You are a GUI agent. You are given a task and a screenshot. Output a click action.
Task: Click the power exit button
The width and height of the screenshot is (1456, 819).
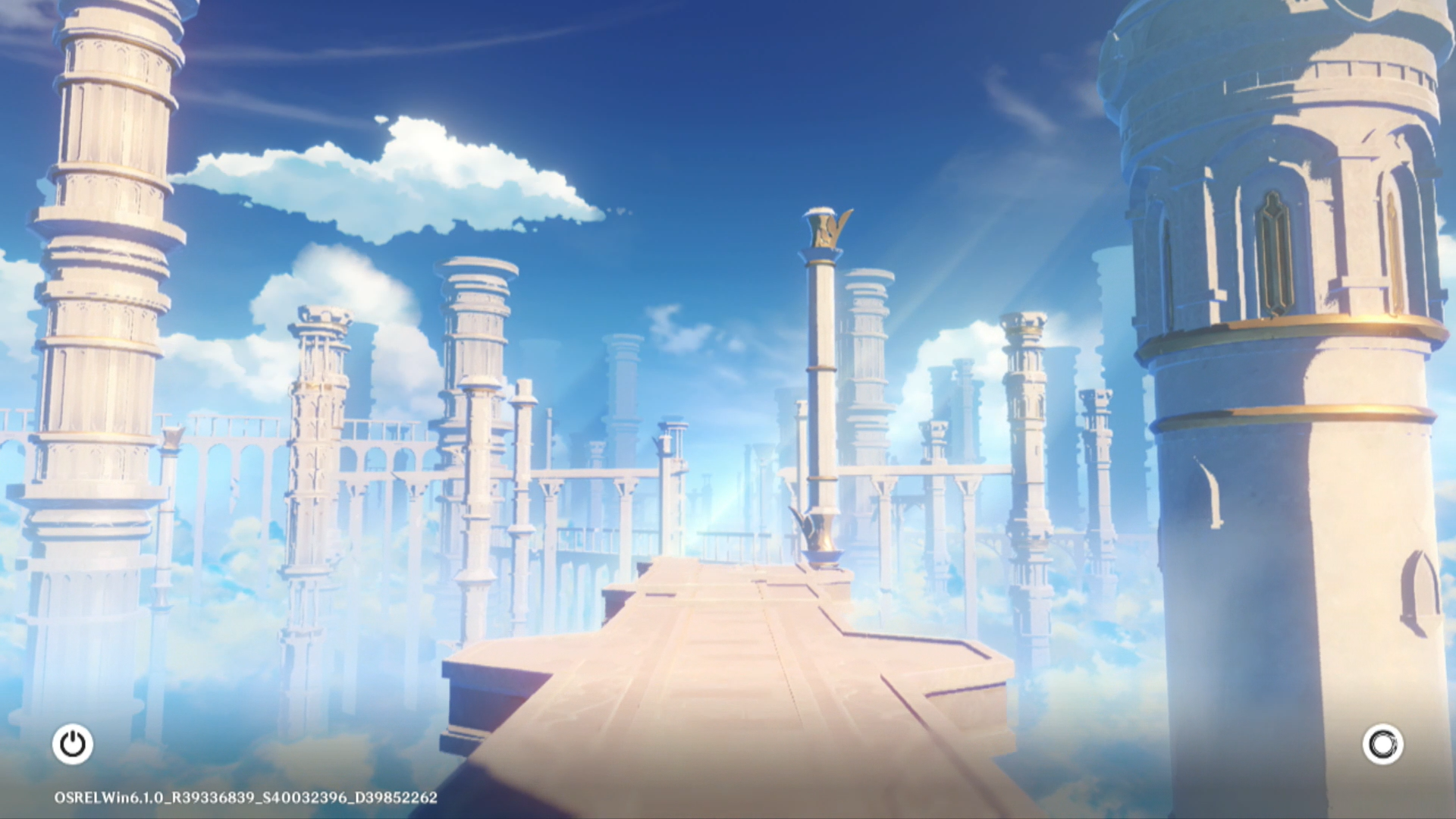point(73,744)
